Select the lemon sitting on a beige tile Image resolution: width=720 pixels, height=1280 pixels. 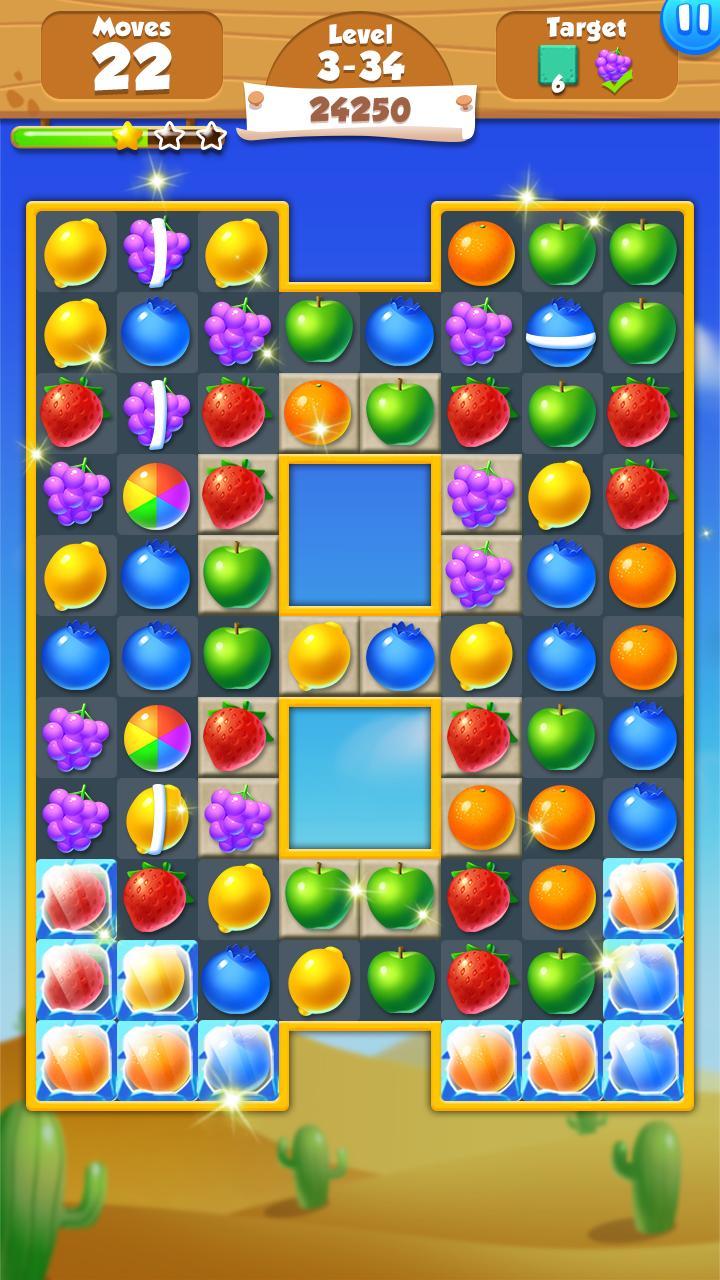pyautogui.click(x=319, y=655)
